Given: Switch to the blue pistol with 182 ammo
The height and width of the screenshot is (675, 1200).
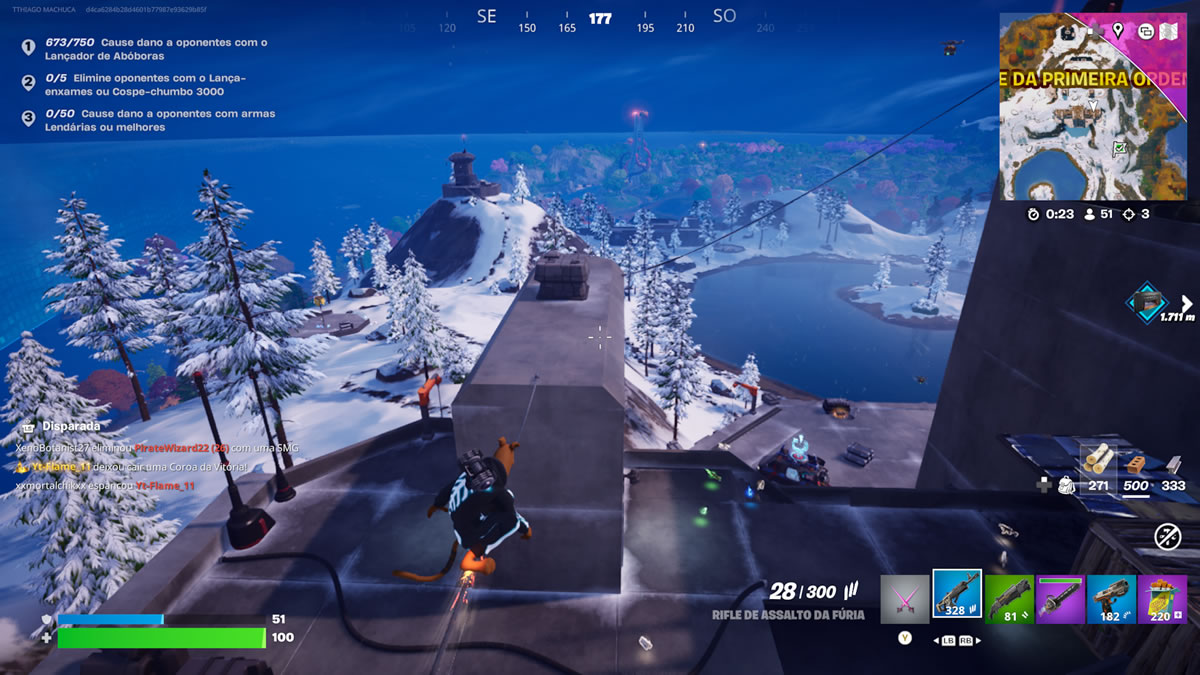Looking at the screenshot, I should (x=1111, y=599).
